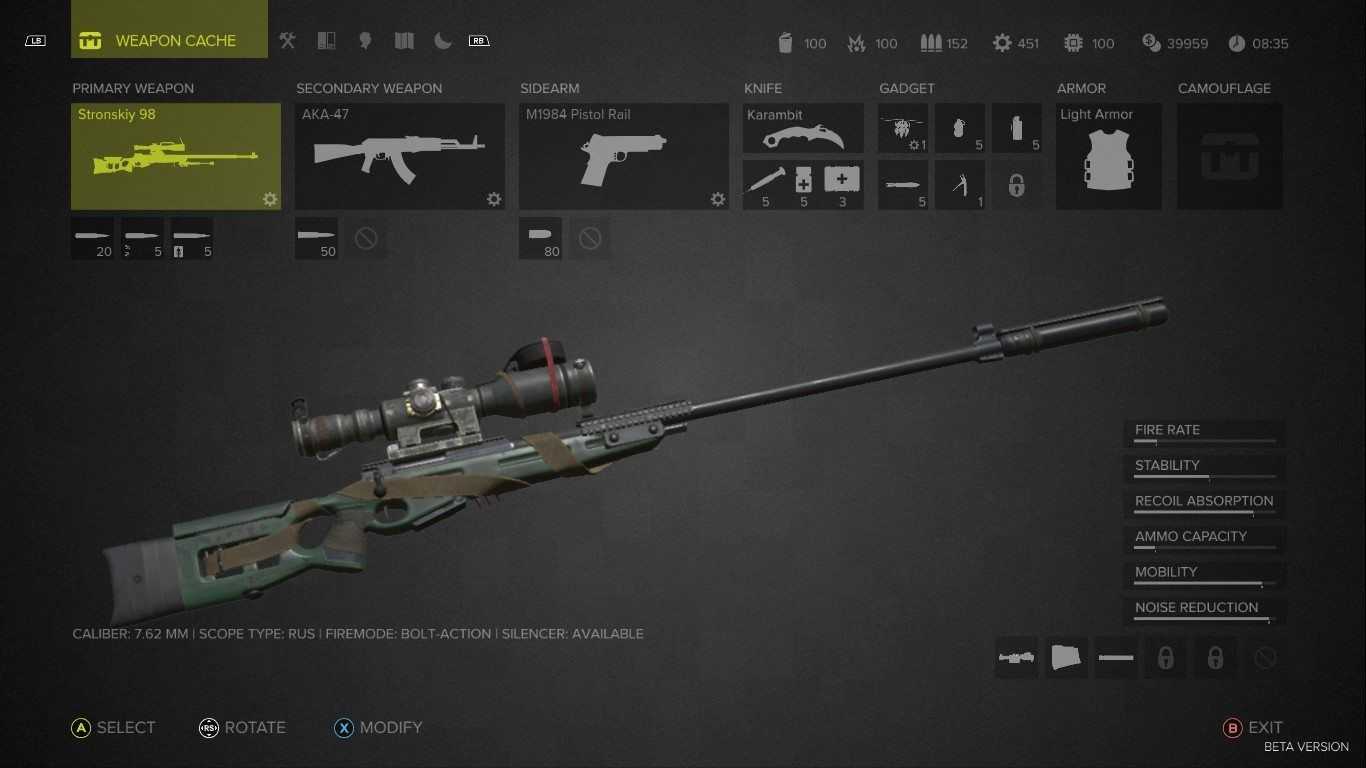Switch to the crossed tools workbench tab
The height and width of the screenshot is (768, 1366).
tap(288, 41)
